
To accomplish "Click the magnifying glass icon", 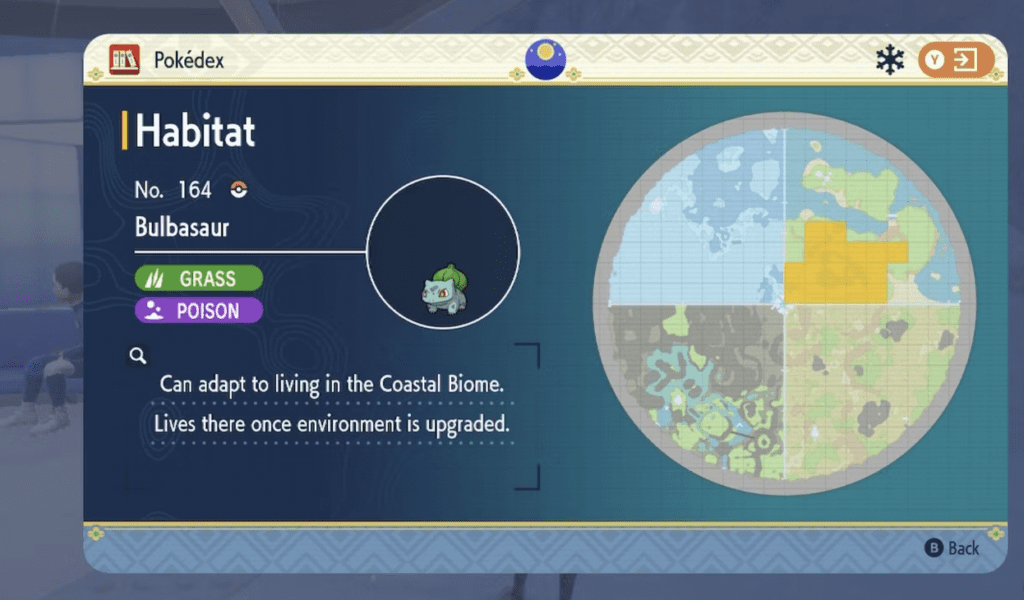I will [138, 355].
